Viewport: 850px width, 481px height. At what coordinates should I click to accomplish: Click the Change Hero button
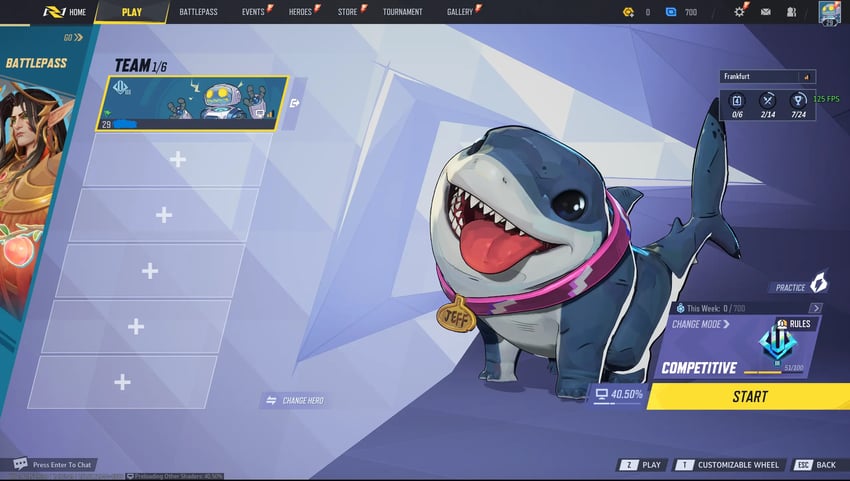pyautogui.click(x=294, y=400)
